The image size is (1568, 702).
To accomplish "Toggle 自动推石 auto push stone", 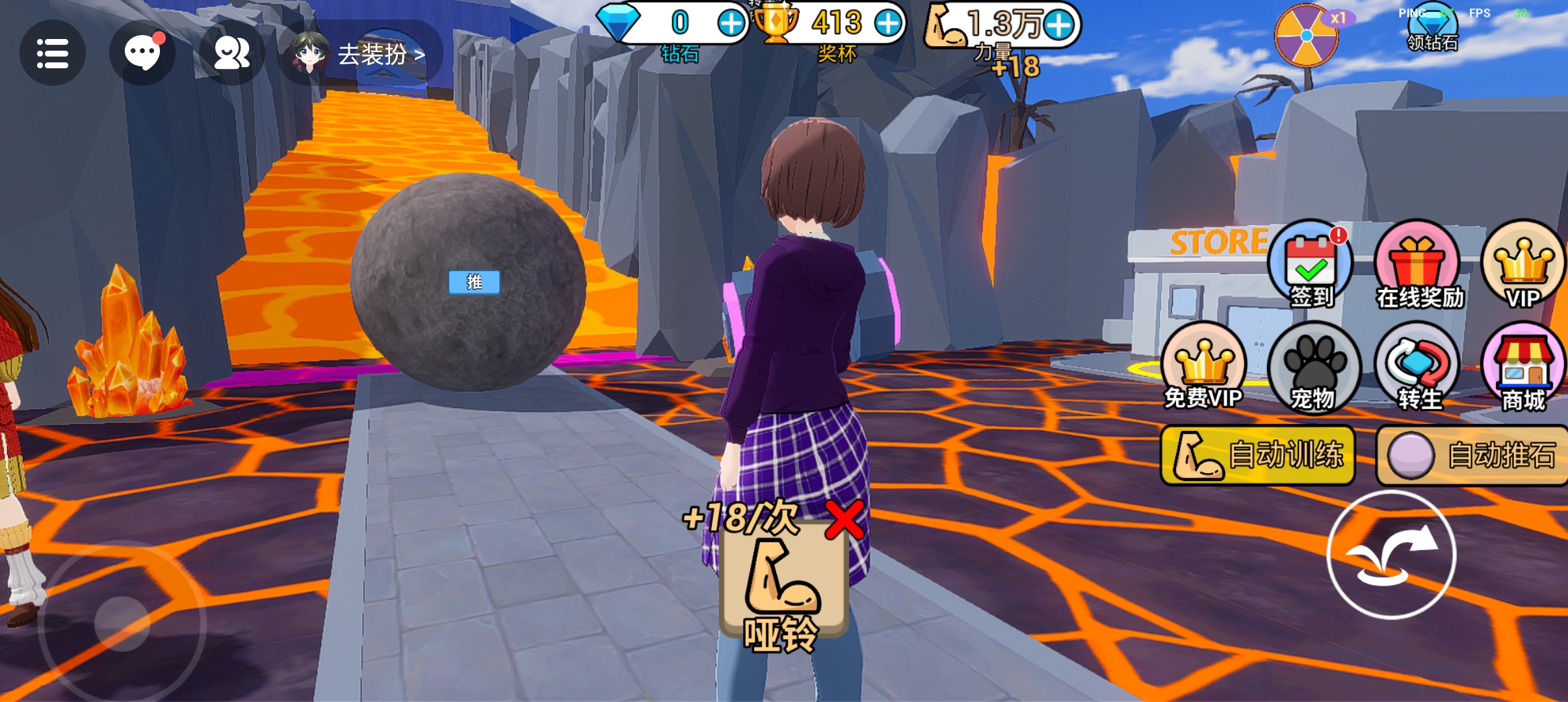I will point(1472,455).
